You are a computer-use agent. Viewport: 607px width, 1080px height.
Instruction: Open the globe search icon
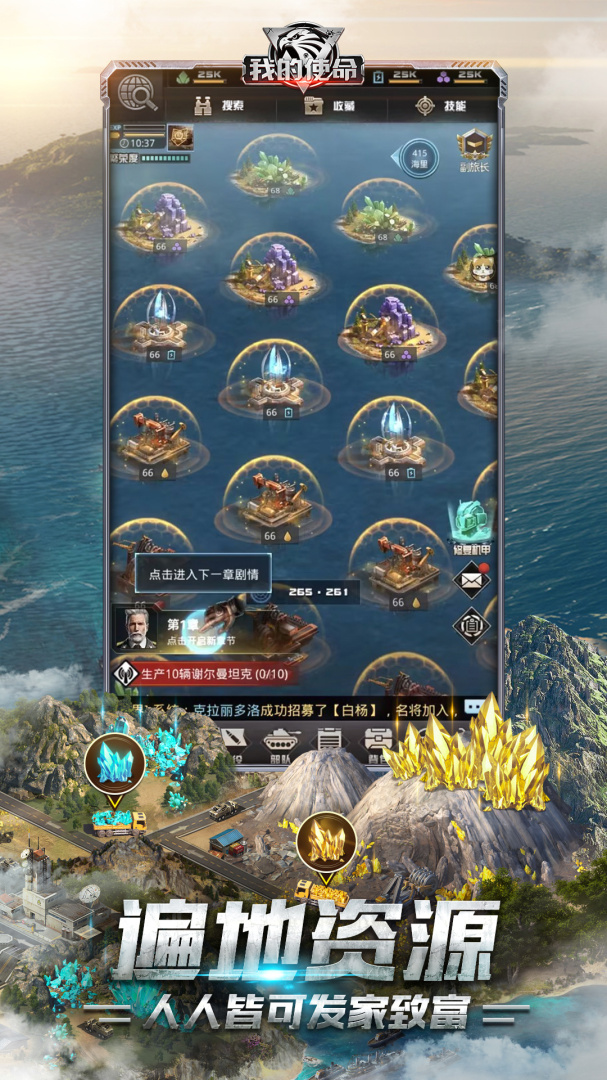pyautogui.click(x=138, y=93)
